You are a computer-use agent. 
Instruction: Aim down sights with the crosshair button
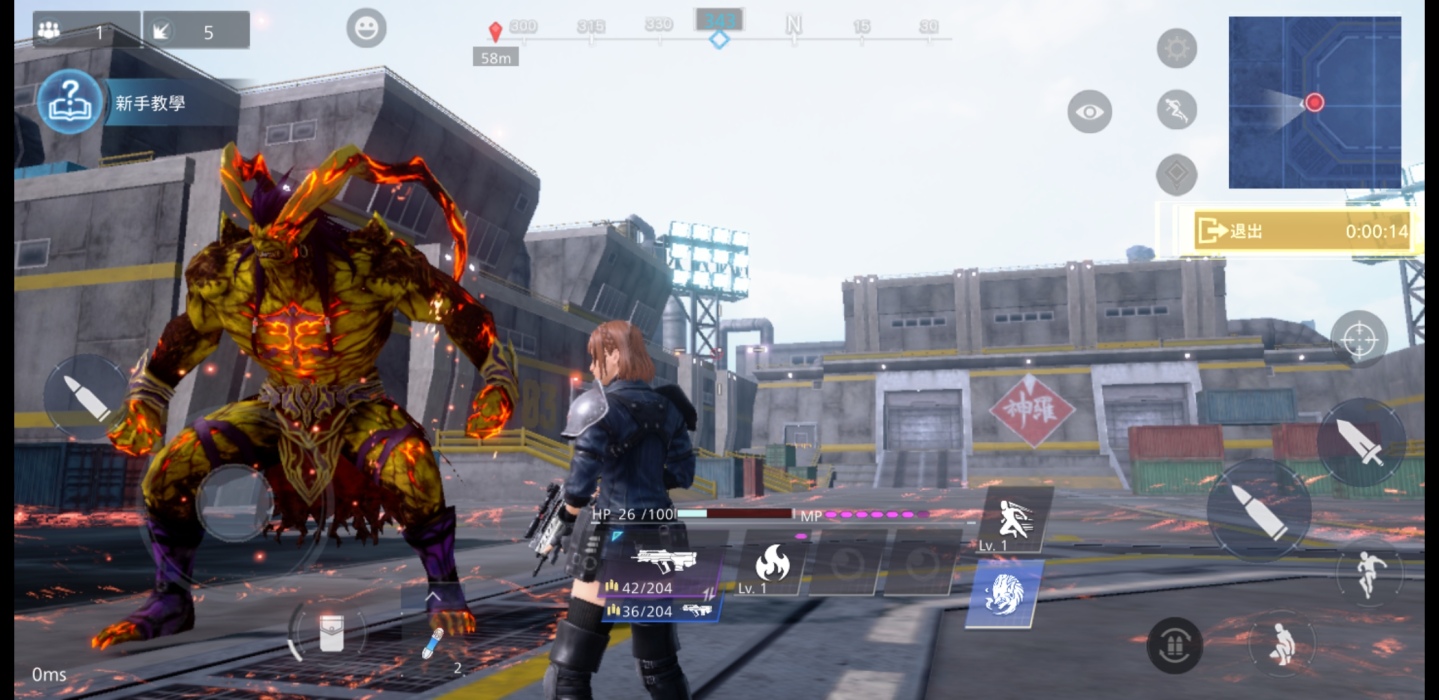coord(1358,339)
